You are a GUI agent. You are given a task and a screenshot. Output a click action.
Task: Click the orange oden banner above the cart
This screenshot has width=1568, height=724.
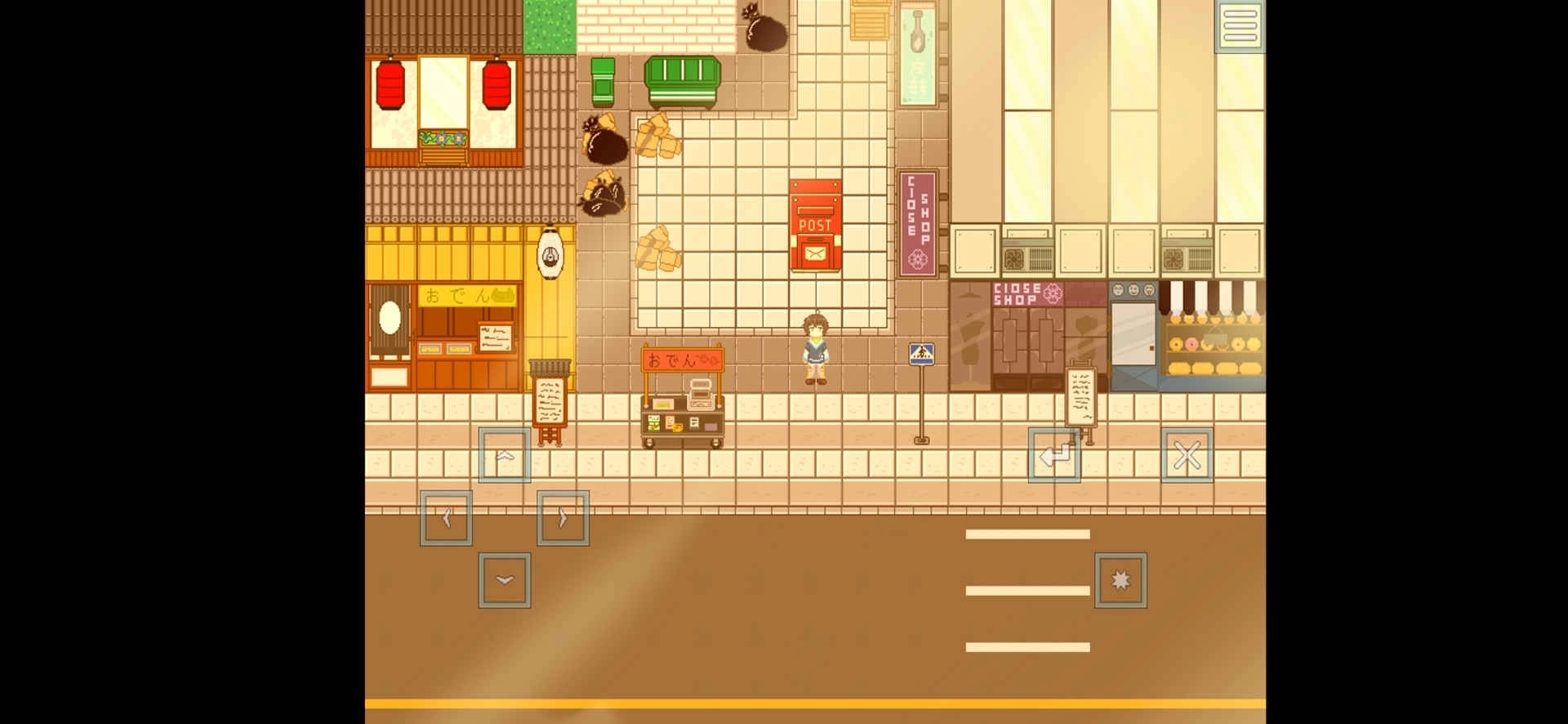[x=682, y=358]
